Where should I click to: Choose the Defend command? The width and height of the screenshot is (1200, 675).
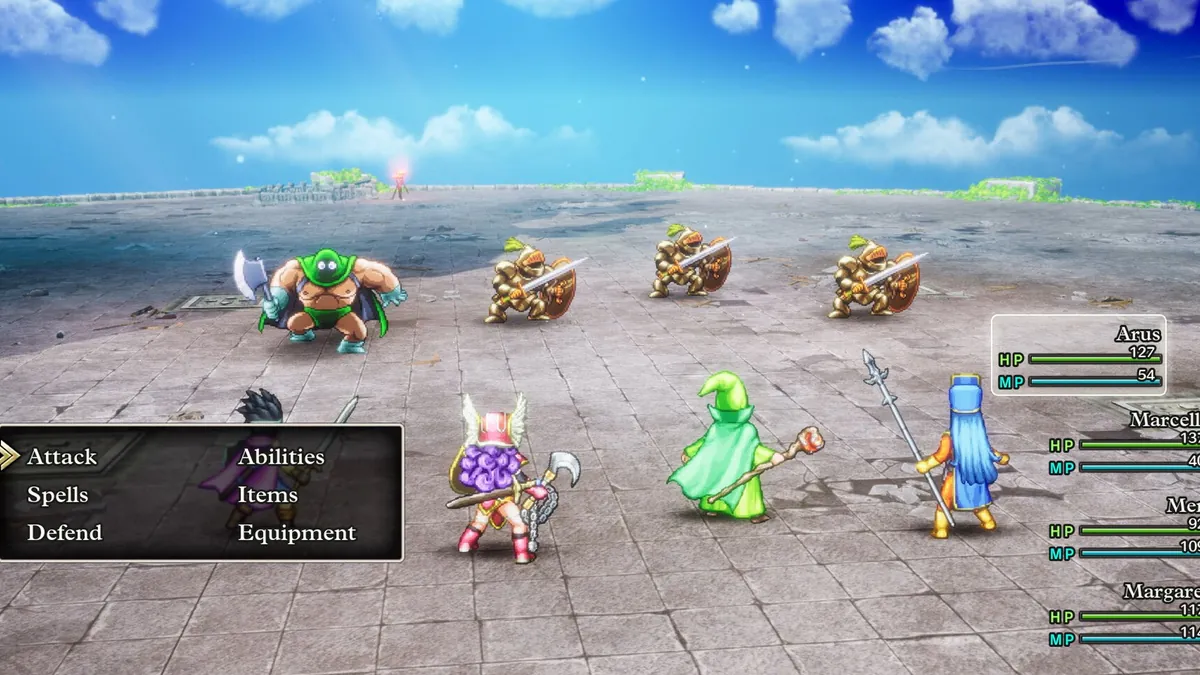click(x=64, y=533)
